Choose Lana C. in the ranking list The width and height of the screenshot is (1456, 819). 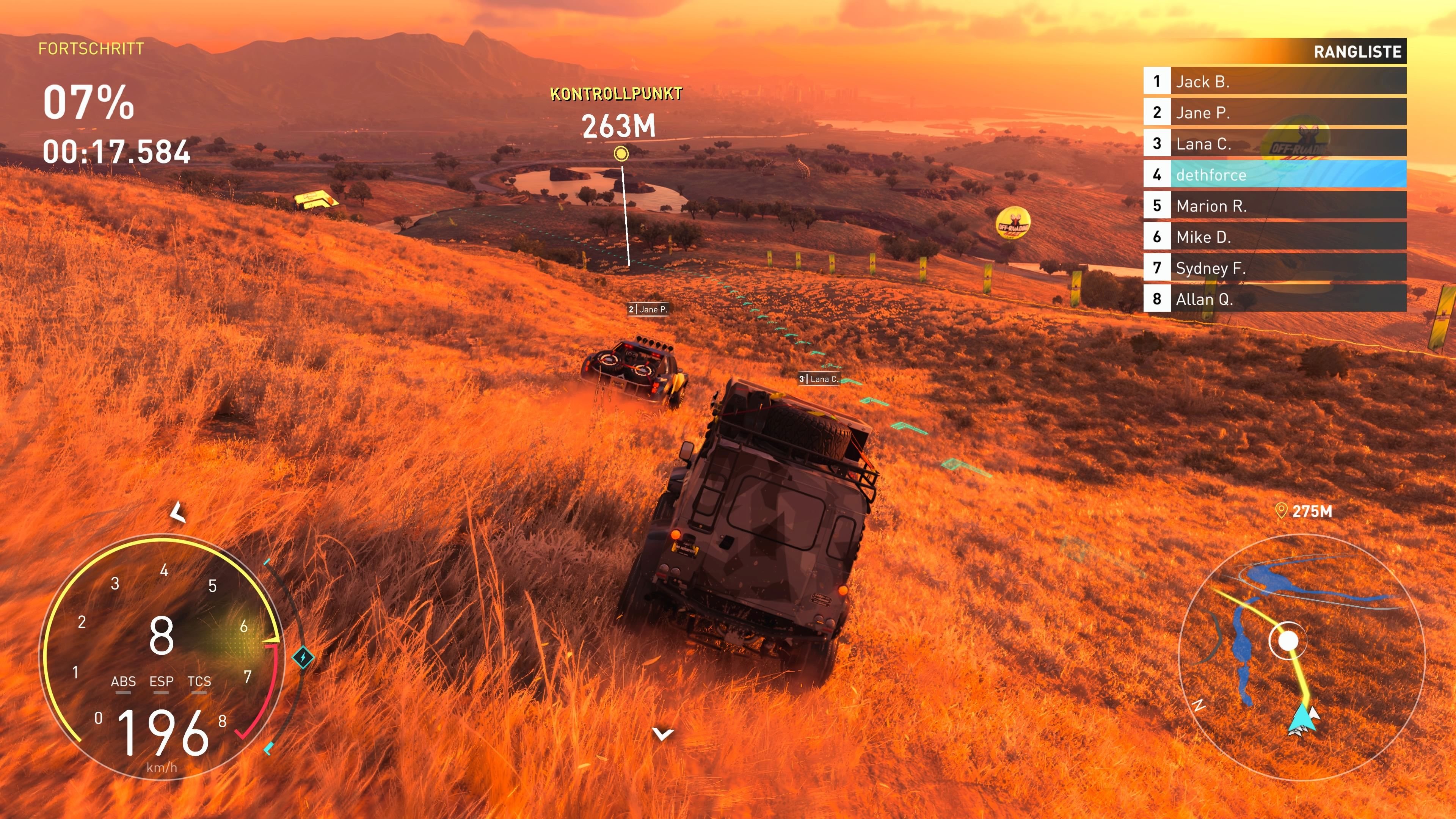[x=1274, y=144]
